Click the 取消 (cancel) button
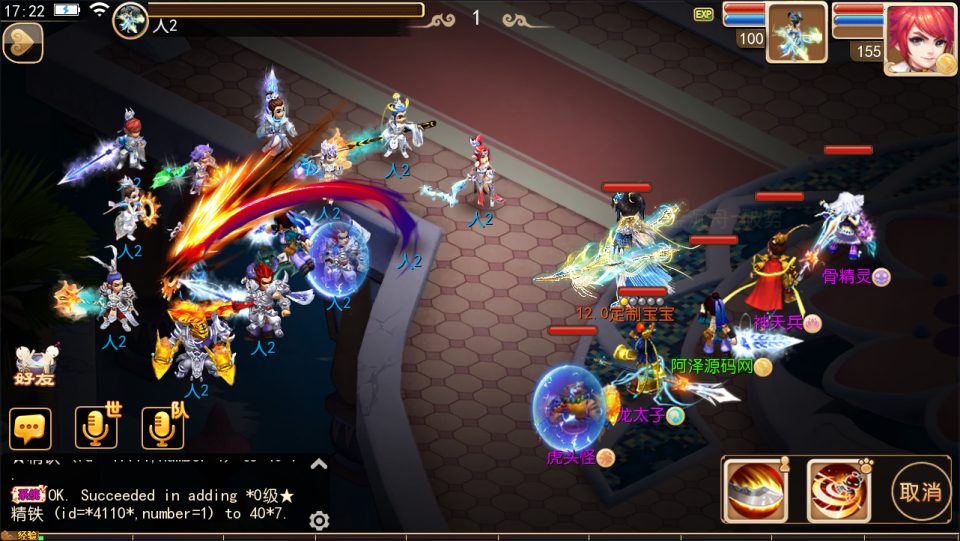 pyautogui.click(x=920, y=491)
